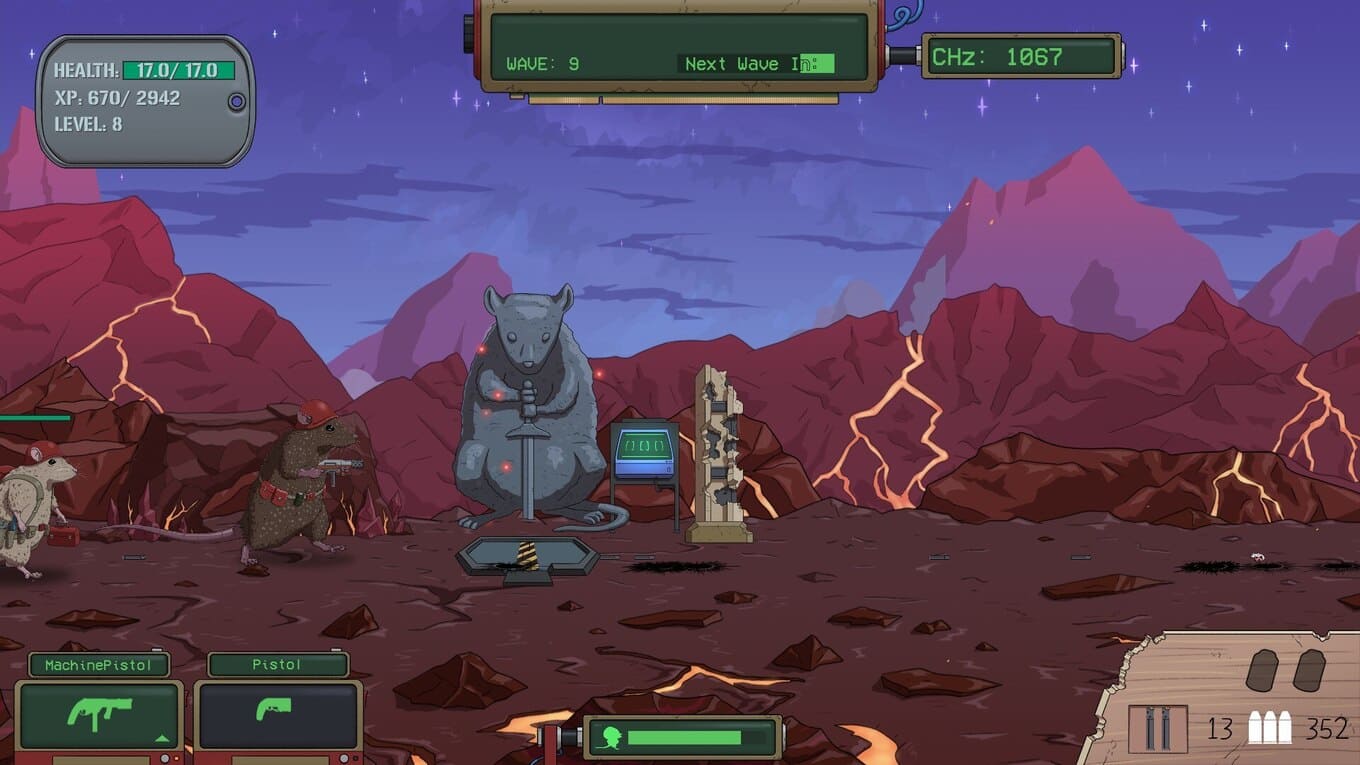Select the MachinePistol weapon slot

click(x=99, y=715)
